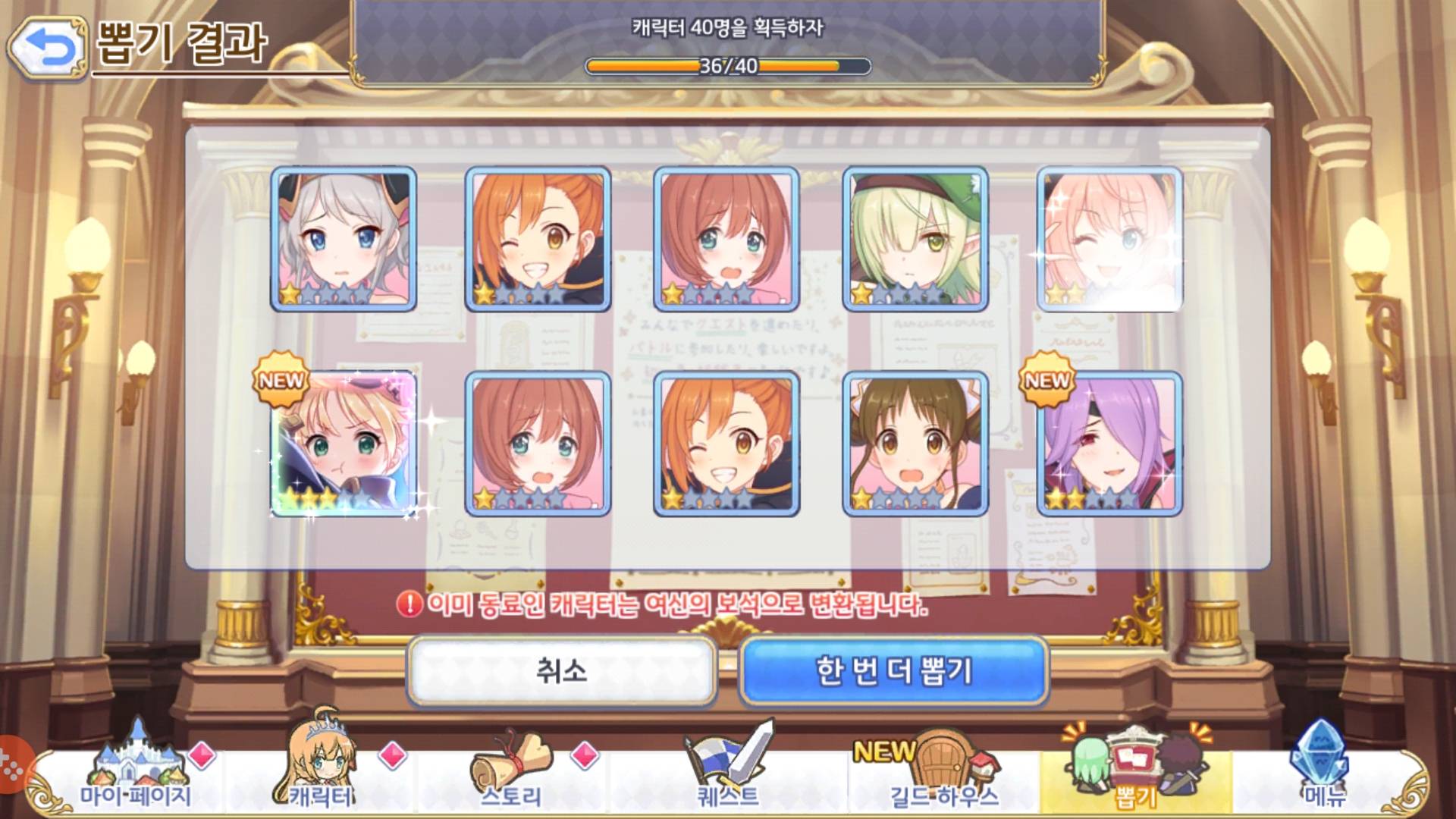
Task: Choose the green-haired elf with green hat
Action: coord(915,239)
